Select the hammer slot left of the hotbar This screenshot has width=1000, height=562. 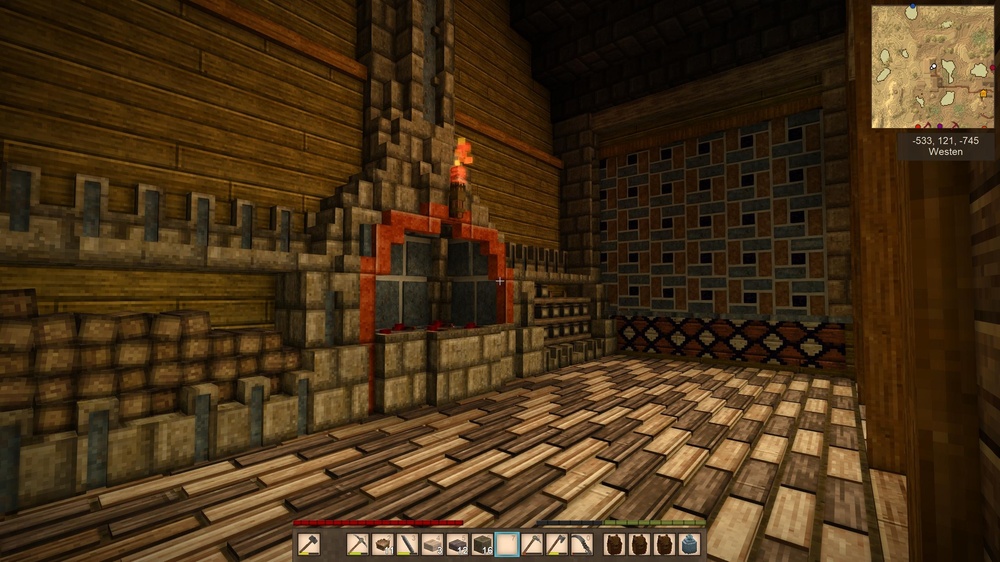tap(308, 545)
